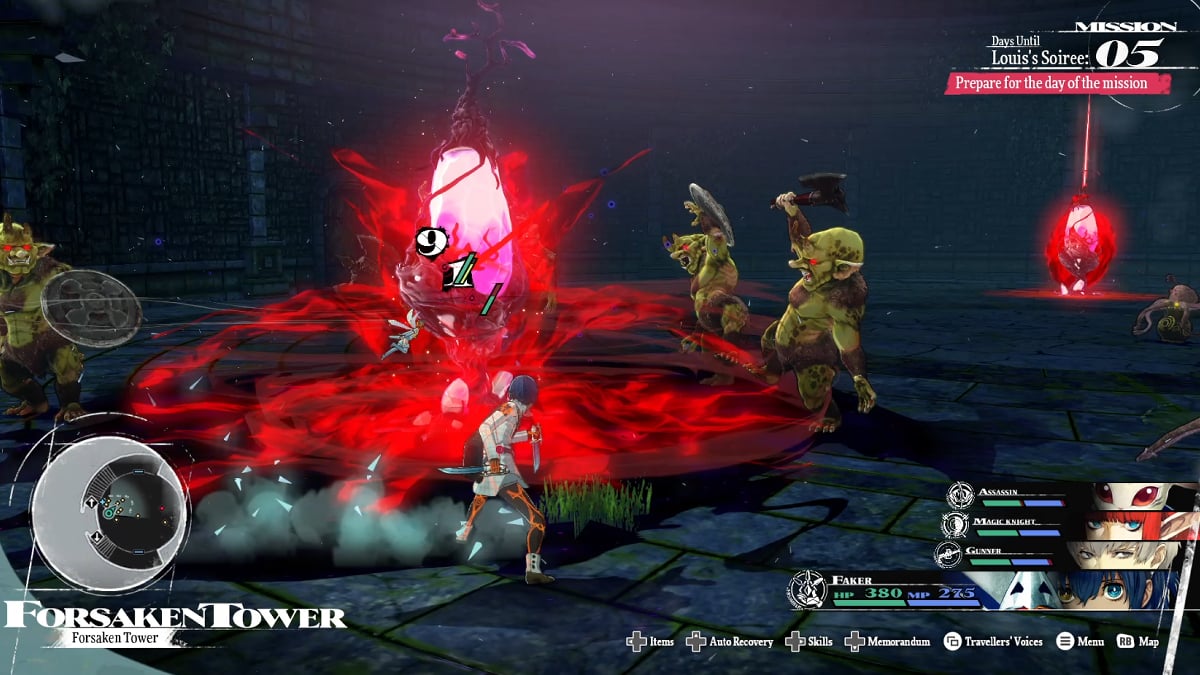1200x675 pixels.
Task: Select the Magic Knight party member panel
Action: click(x=1070, y=525)
